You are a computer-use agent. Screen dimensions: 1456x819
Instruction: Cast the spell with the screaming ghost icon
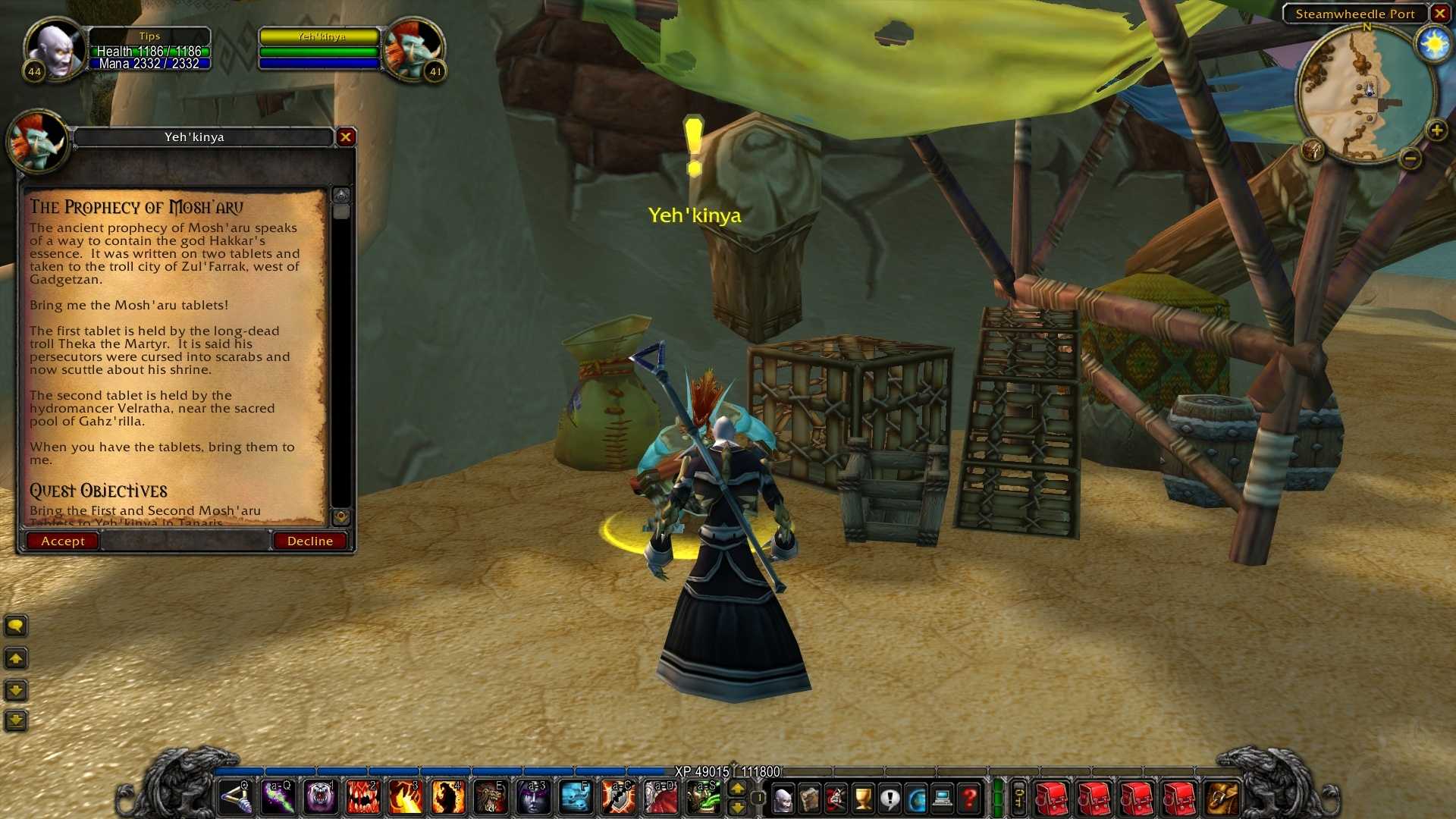tap(320, 798)
